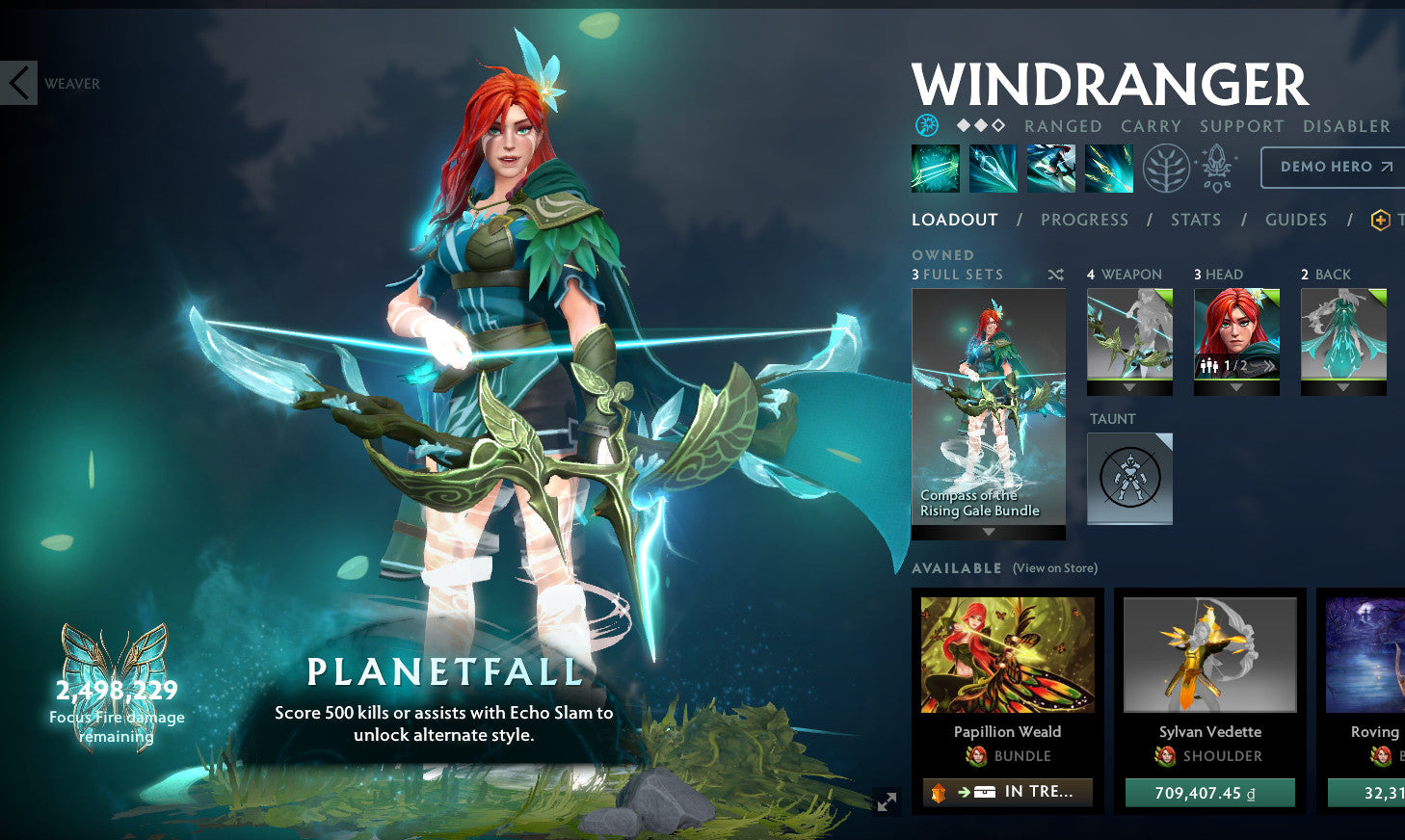Open the Windrun ability icon
Image resolution: width=1405 pixels, height=840 pixels.
[x=1050, y=167]
